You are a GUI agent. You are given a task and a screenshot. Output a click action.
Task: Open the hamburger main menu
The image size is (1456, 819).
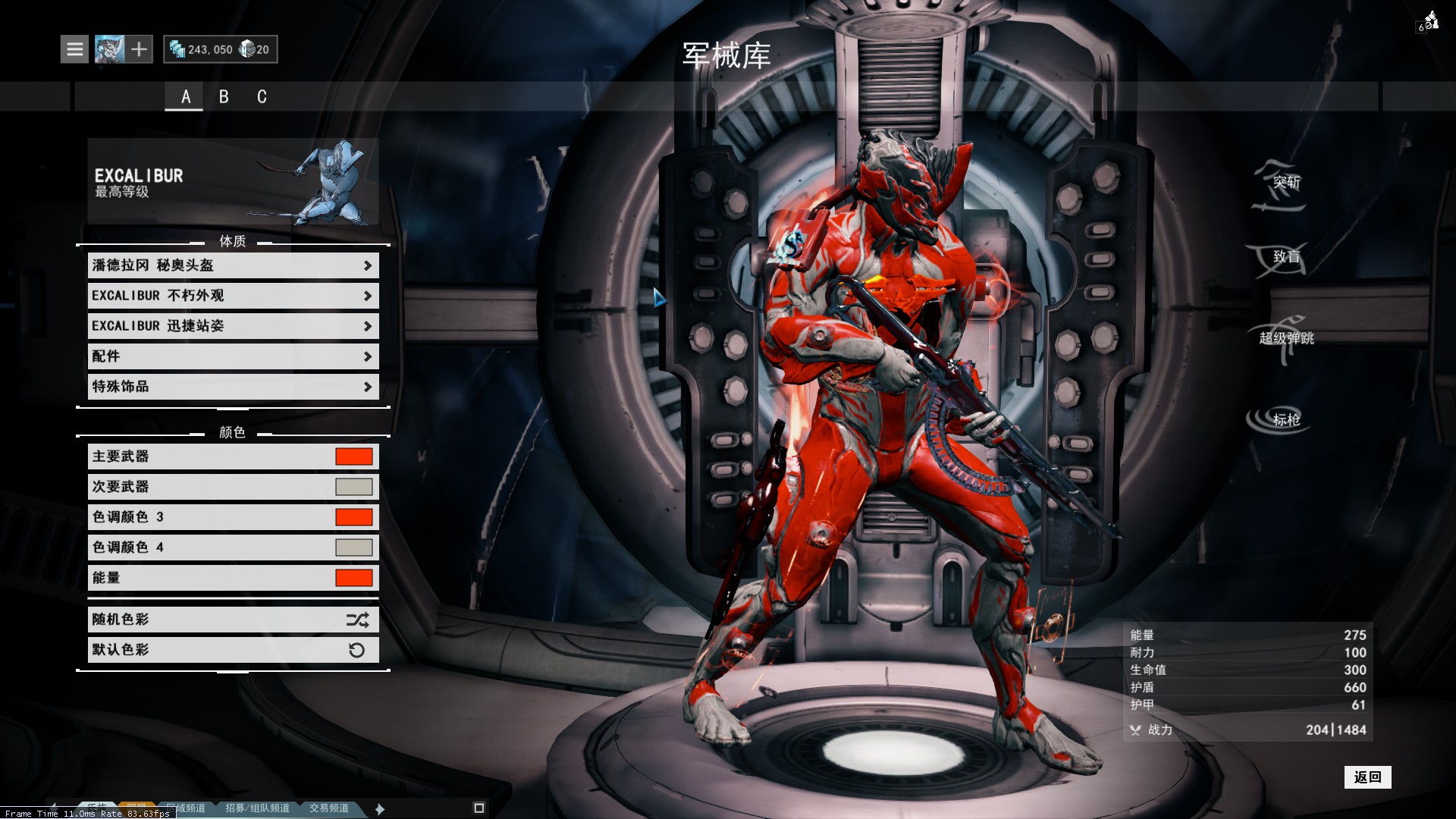point(74,49)
